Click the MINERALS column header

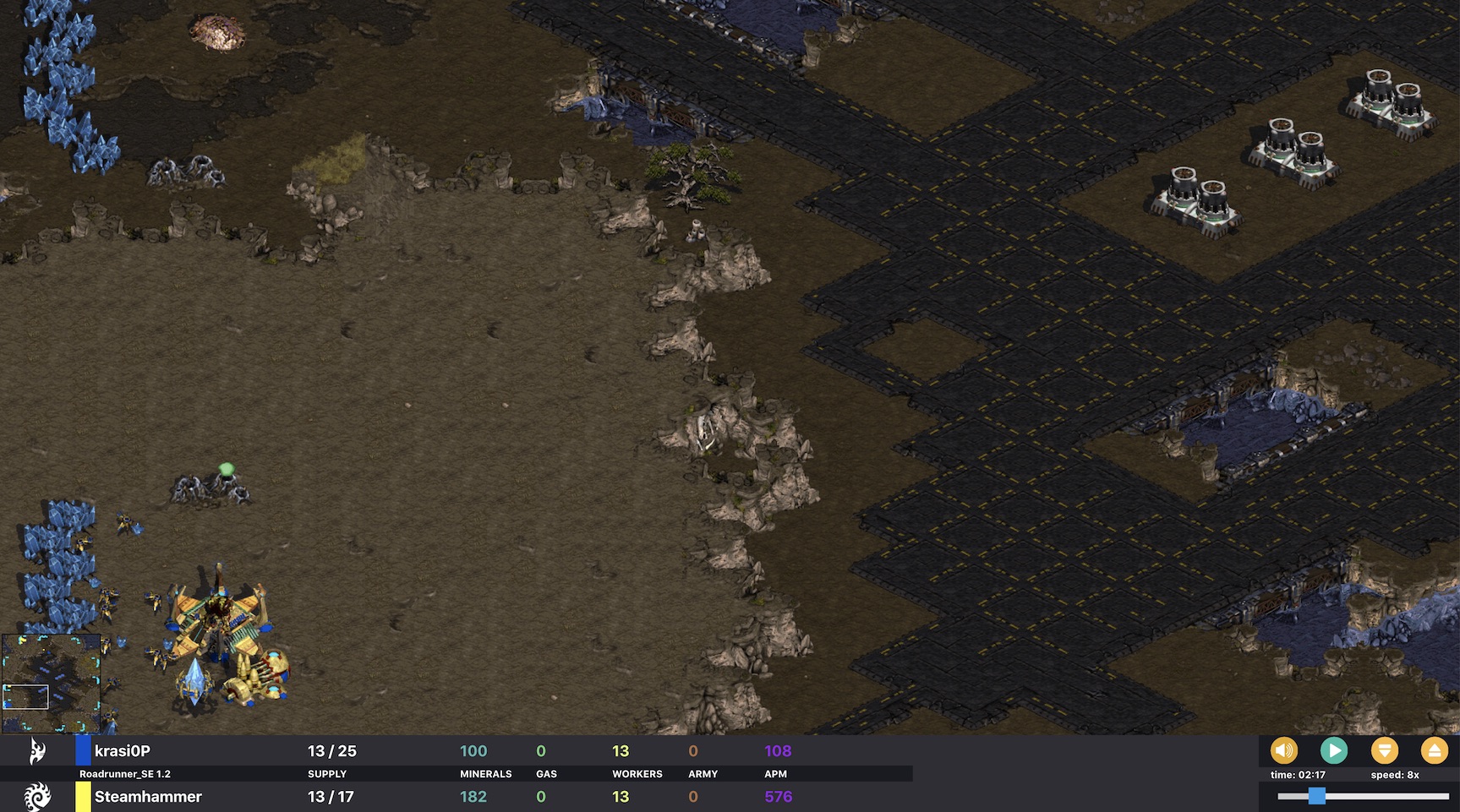(484, 773)
